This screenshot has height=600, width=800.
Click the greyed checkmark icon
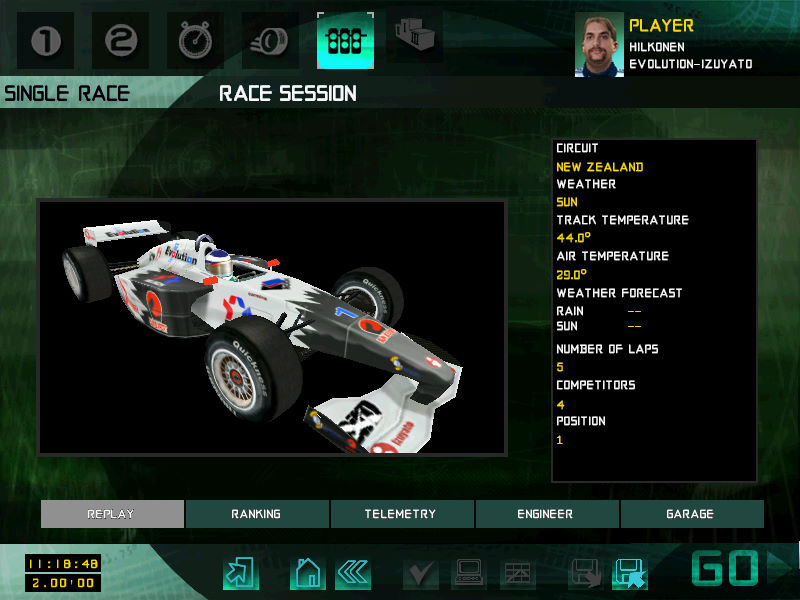point(421,573)
